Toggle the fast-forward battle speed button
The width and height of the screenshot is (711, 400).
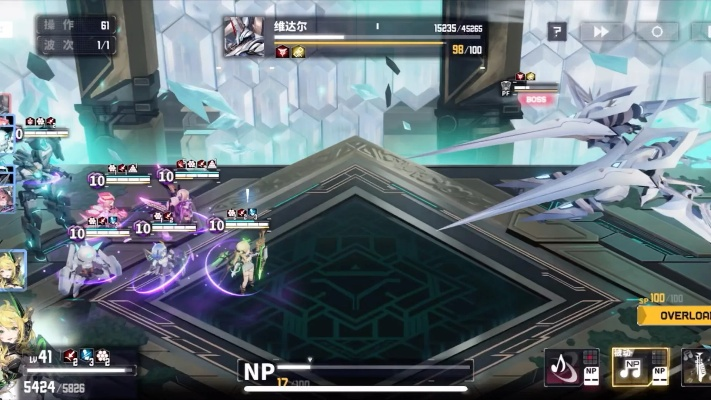coord(601,32)
